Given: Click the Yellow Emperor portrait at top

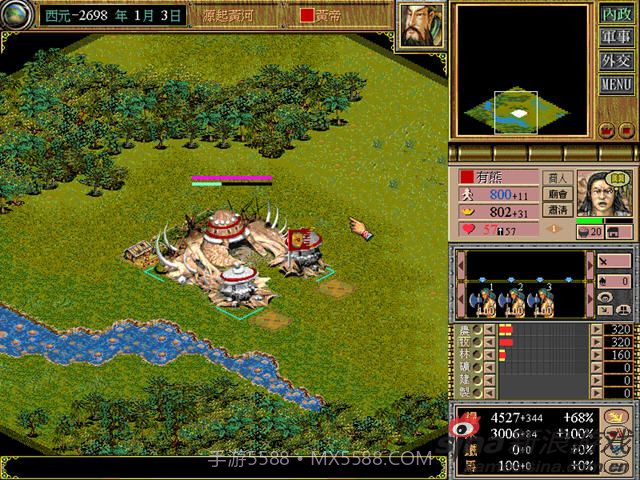Looking at the screenshot, I should pyautogui.click(x=422, y=23).
